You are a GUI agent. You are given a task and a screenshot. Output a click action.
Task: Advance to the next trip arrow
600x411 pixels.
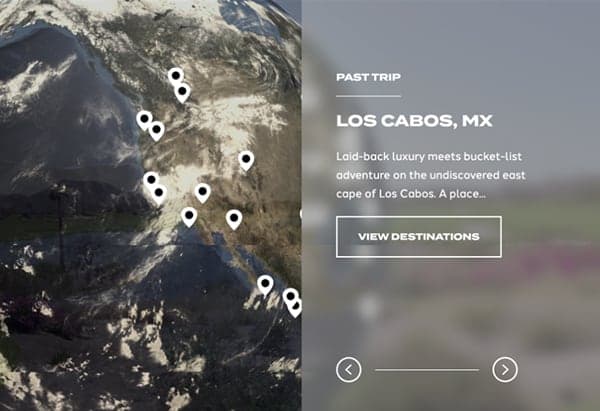pos(505,370)
